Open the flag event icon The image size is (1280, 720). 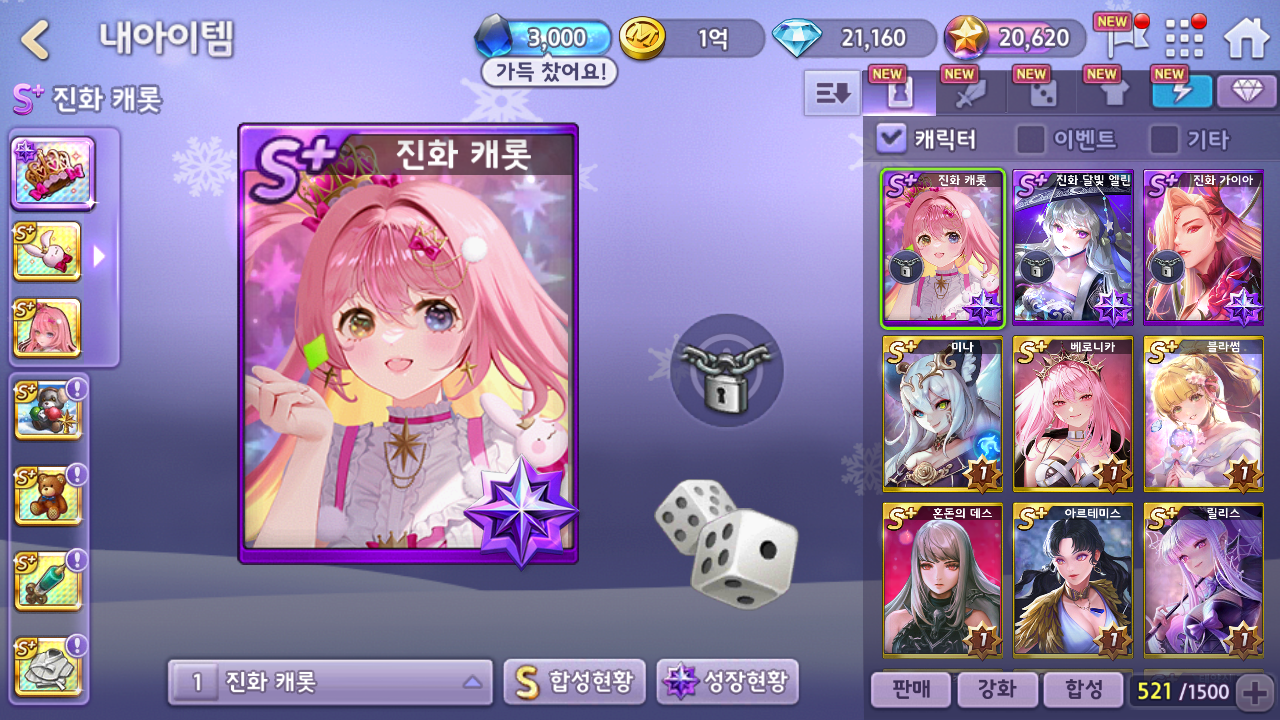pos(1117,39)
